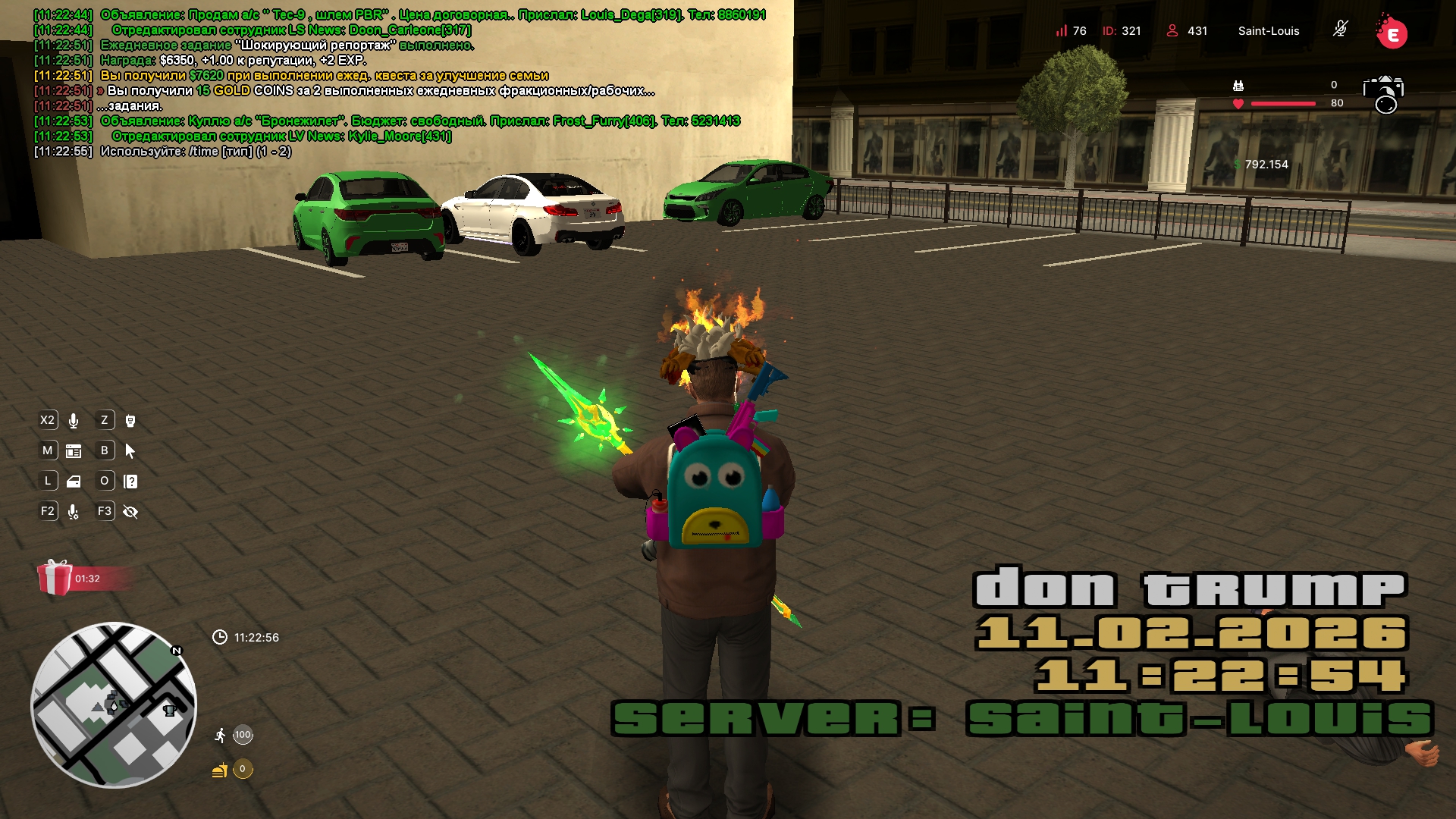Click the red E server logo

1392,33
